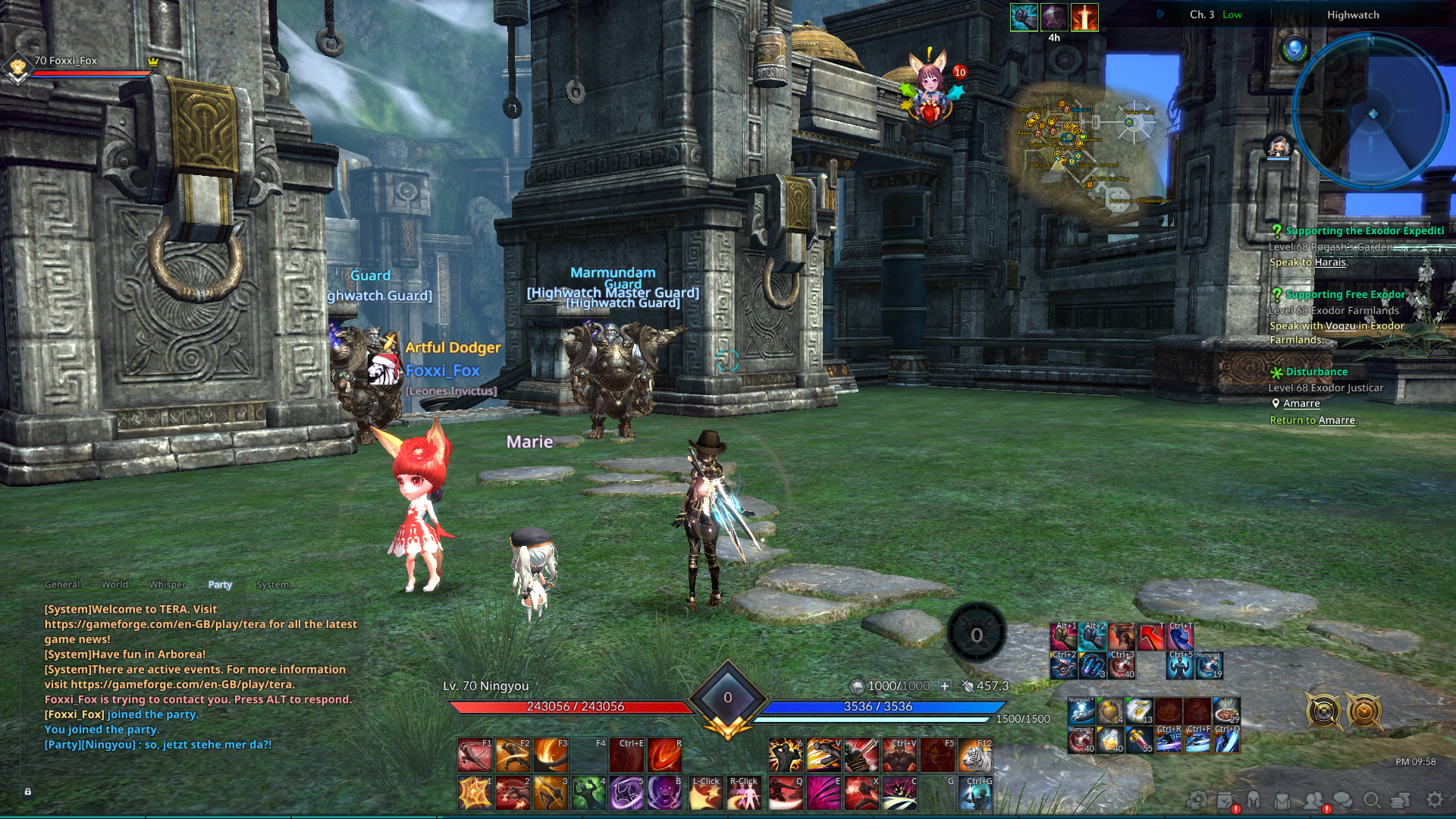Open the magnifying glass search icon
Screen dimensions: 1456x819
(x=1371, y=799)
